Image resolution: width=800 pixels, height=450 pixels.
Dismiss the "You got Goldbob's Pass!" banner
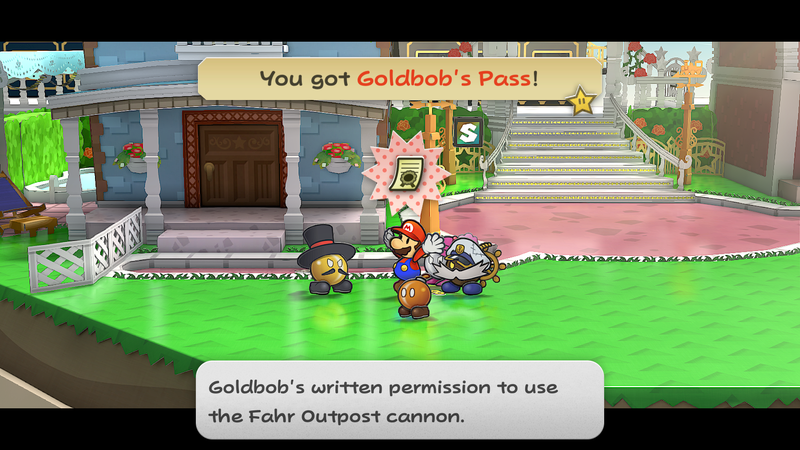398,77
